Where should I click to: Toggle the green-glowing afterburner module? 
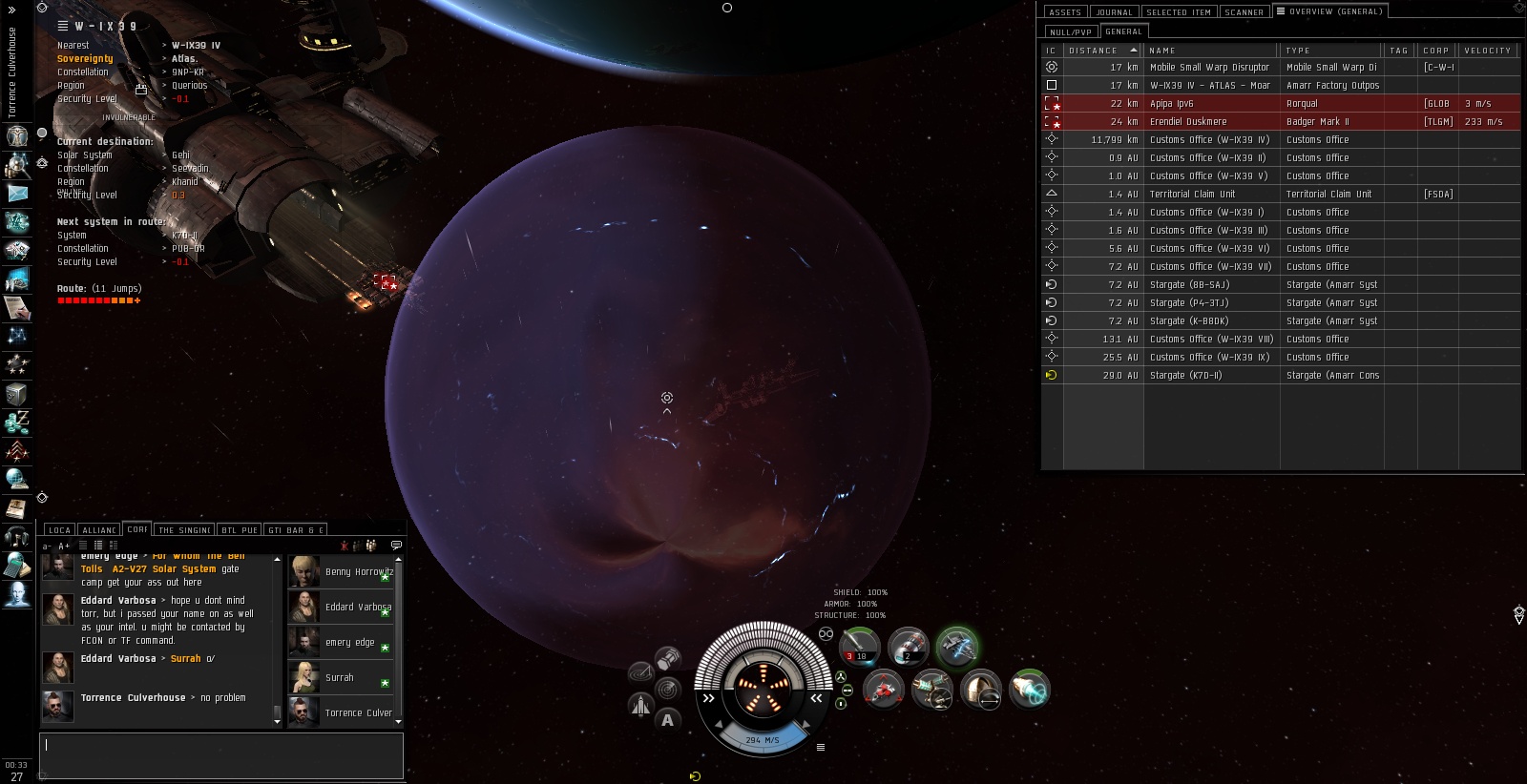956,646
